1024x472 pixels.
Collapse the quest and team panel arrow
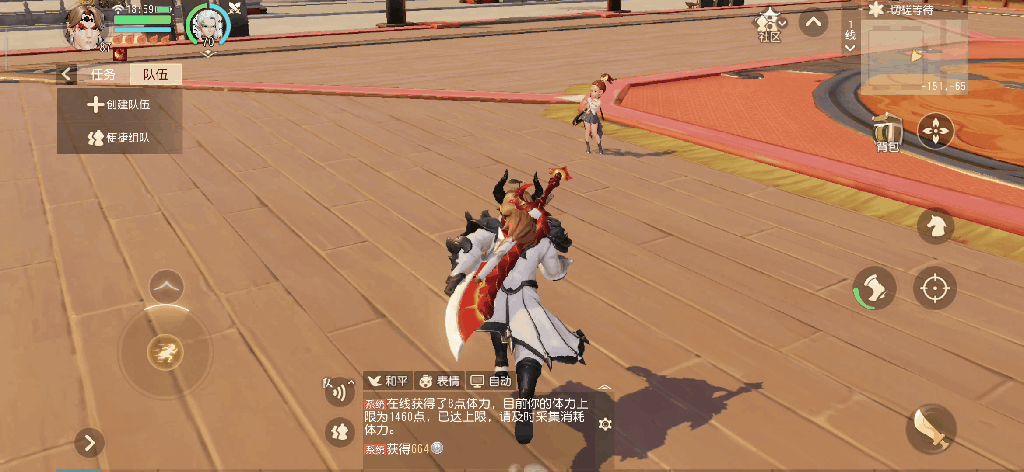68,74
